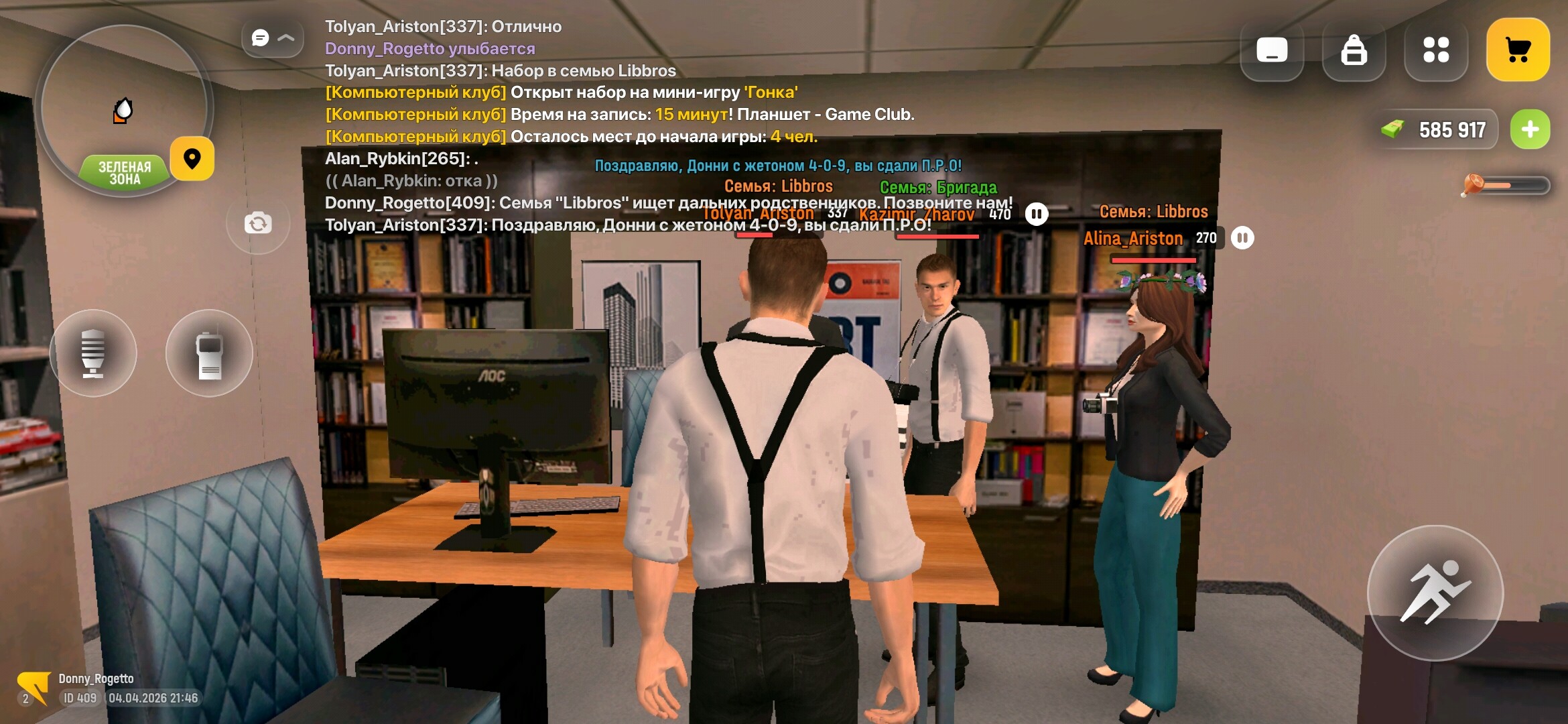1568x724 pixels.
Task: Tap the pause icon beside Kazimir_Zharov
Action: pyautogui.click(x=1036, y=215)
